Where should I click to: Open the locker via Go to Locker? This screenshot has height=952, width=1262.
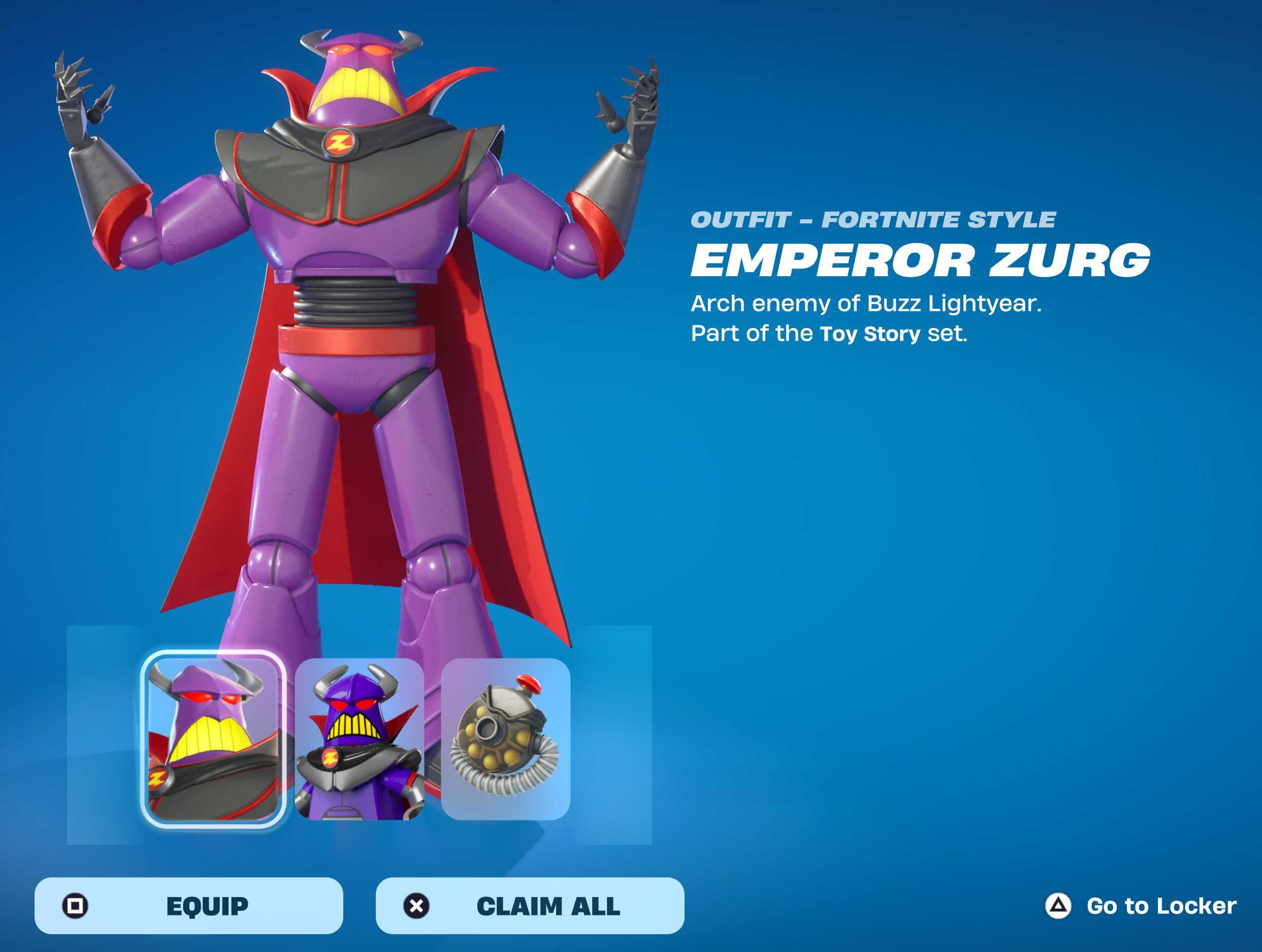coord(1141,905)
